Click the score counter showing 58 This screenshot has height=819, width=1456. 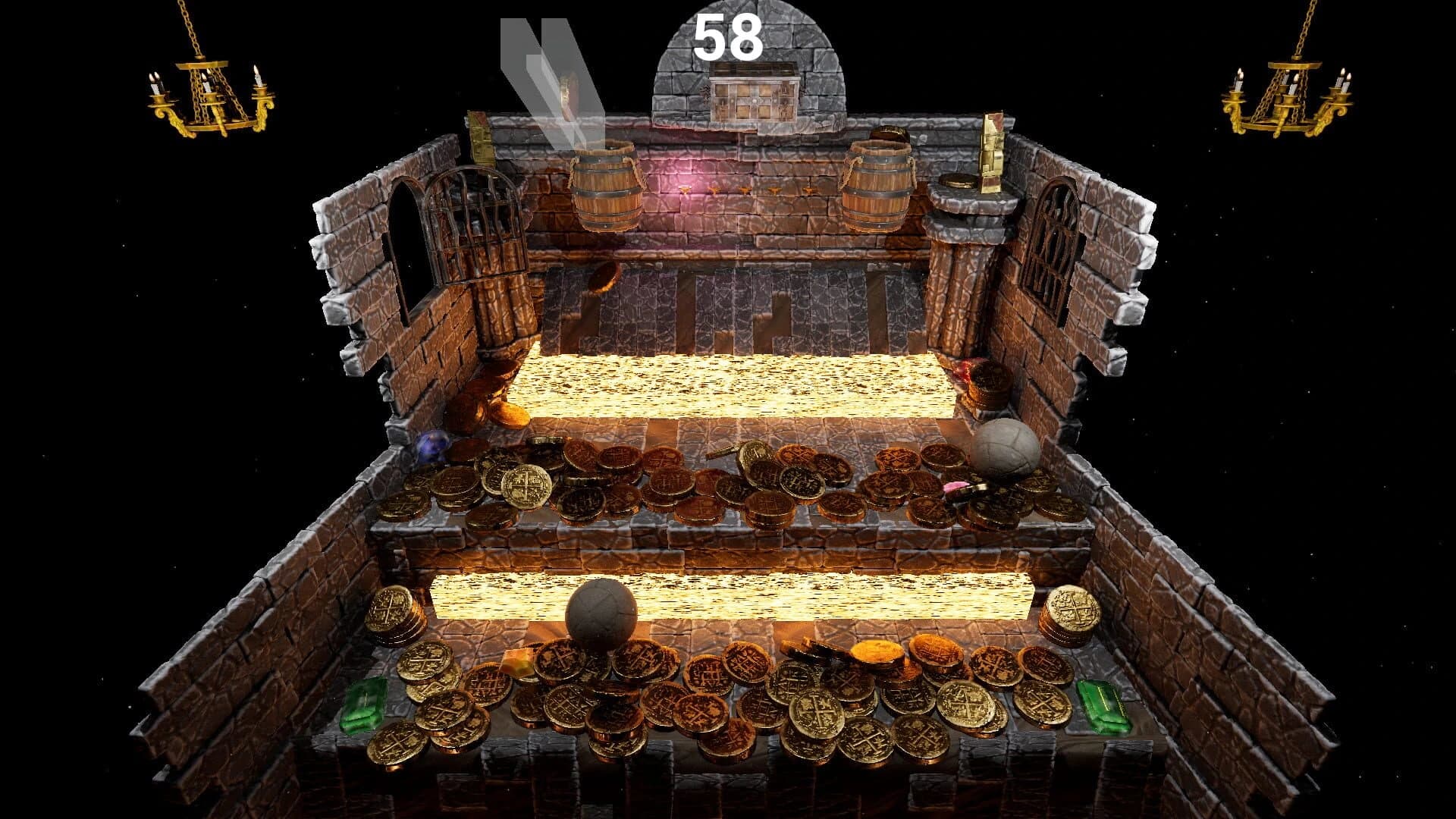(x=730, y=34)
